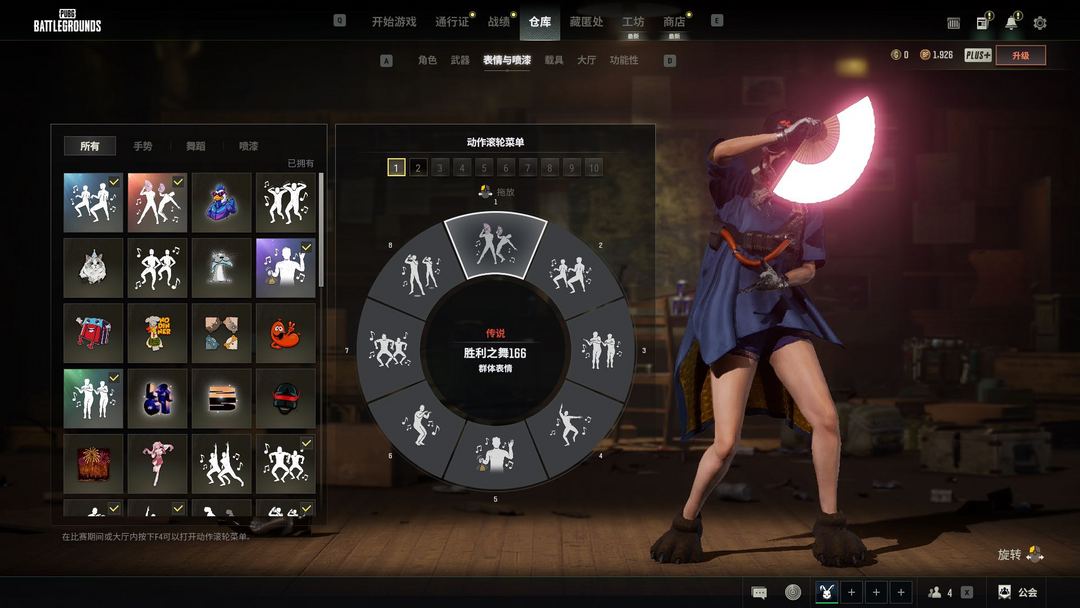Show the 喷漆 sprays filter
The height and width of the screenshot is (608, 1080).
[248, 146]
